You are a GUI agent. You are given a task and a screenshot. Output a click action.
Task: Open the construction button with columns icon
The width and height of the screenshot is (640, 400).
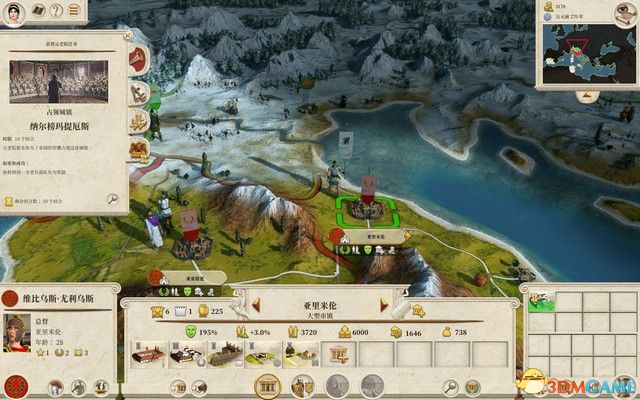point(267,385)
